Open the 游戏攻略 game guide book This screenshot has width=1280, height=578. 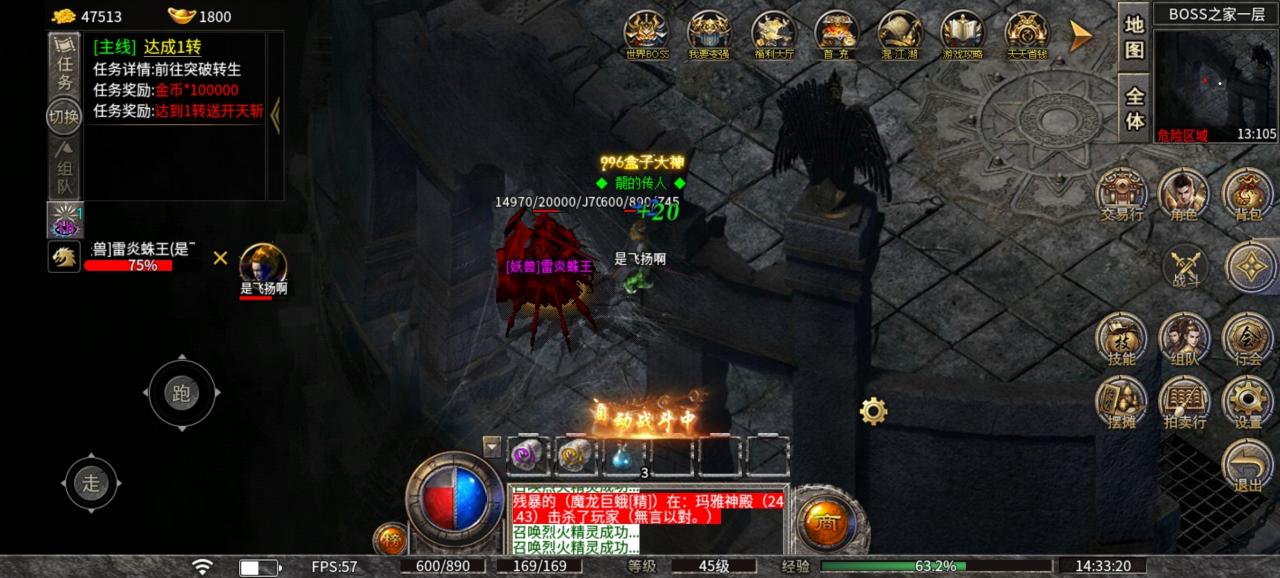(x=962, y=33)
